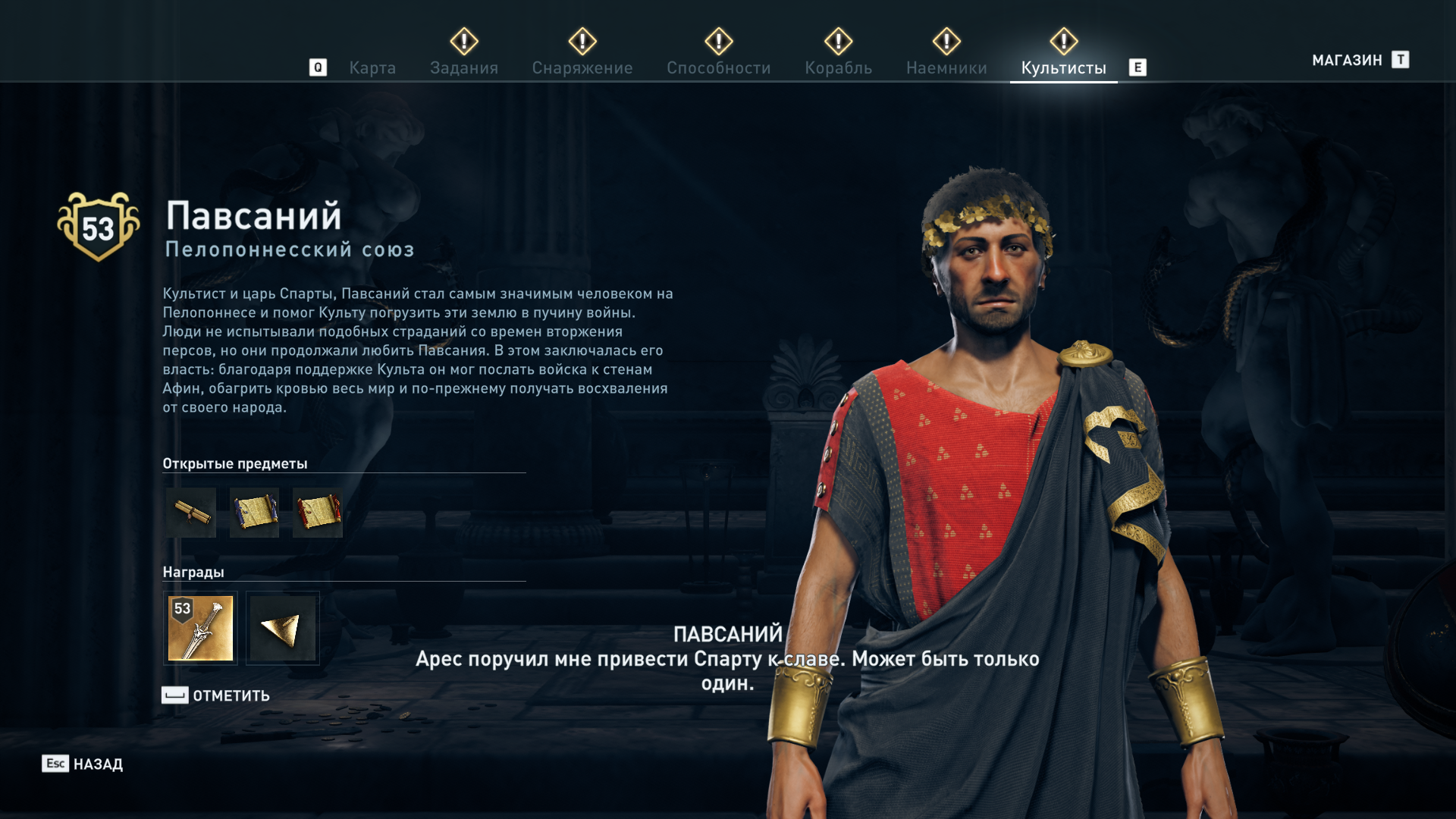1456x819 pixels.
Task: Select the blue-handled open scroll item
Action: [254, 513]
